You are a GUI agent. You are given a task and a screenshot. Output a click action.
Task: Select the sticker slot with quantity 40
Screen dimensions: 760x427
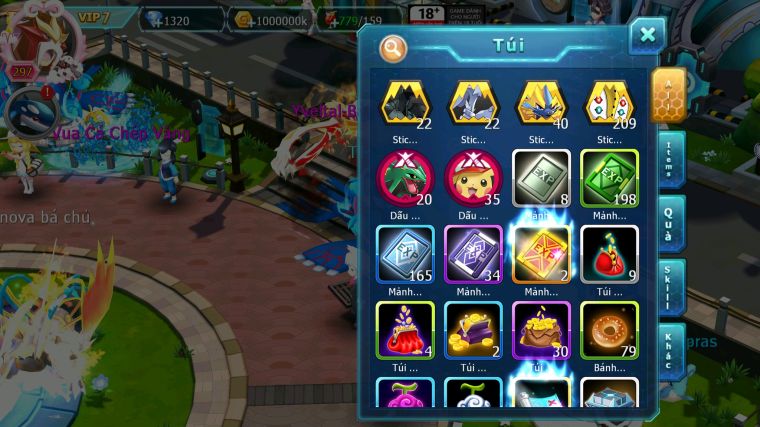541,104
